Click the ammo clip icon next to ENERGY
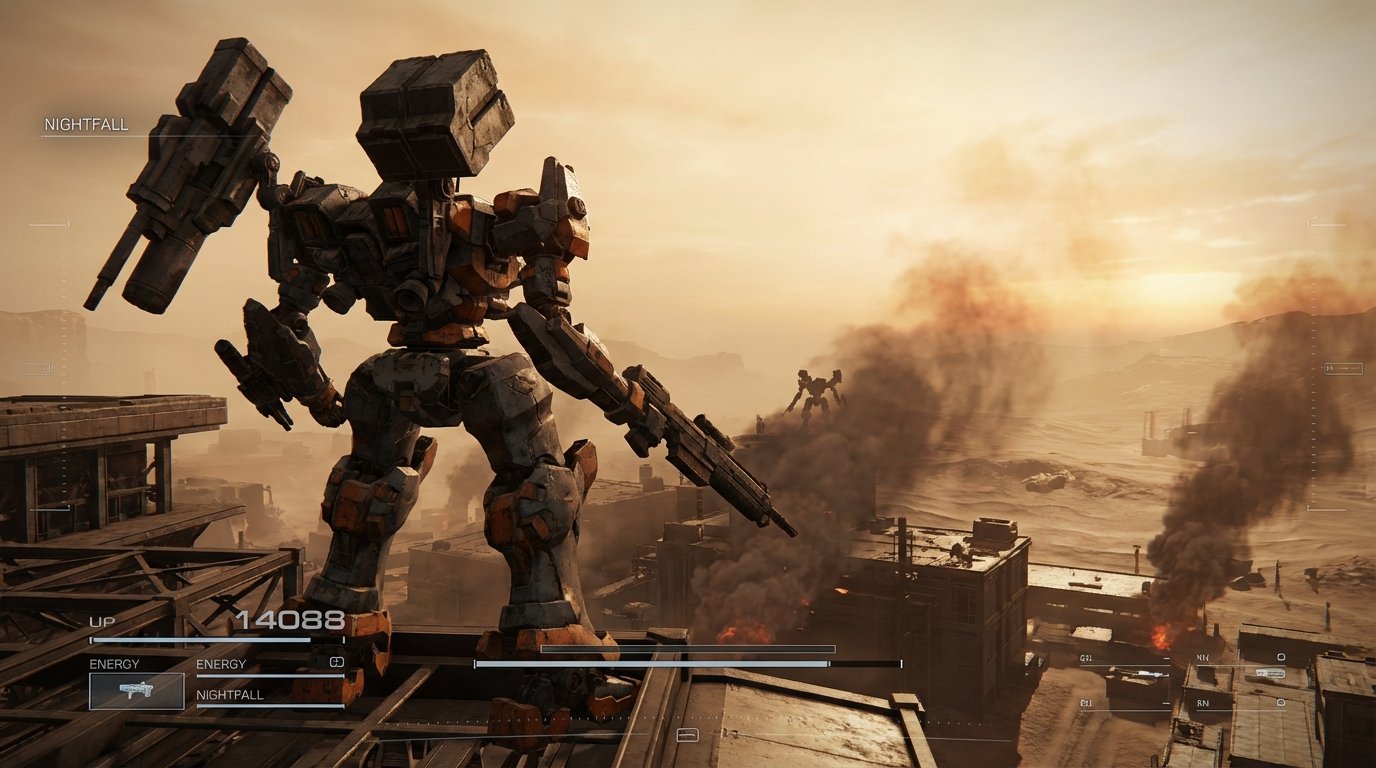This screenshot has height=768, width=1376. [337, 662]
